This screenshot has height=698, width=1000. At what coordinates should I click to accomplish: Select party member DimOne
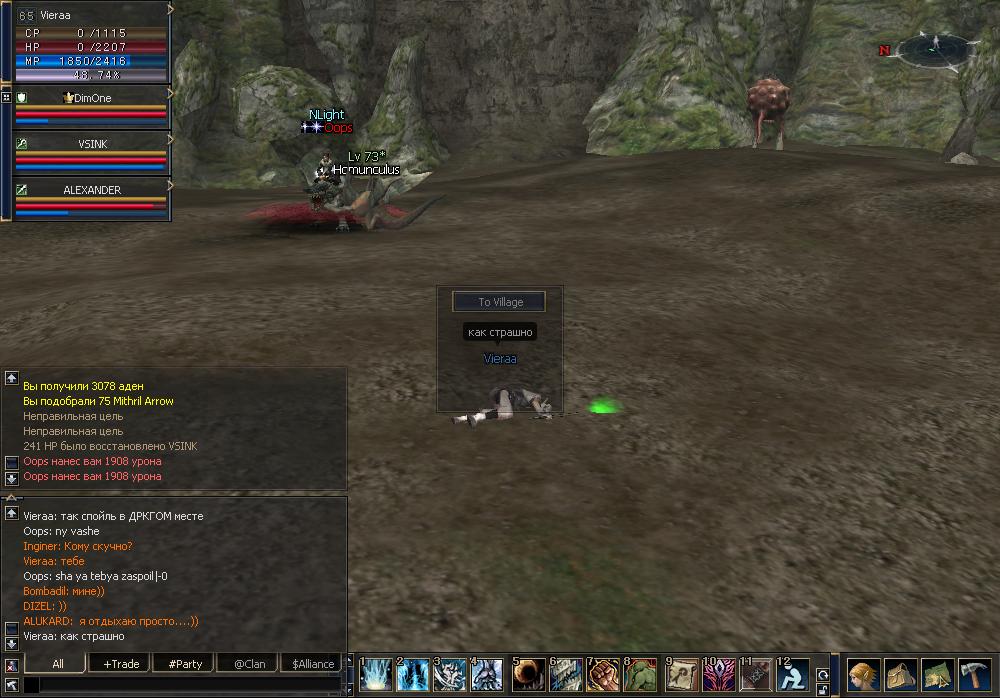pyautogui.click(x=92, y=107)
